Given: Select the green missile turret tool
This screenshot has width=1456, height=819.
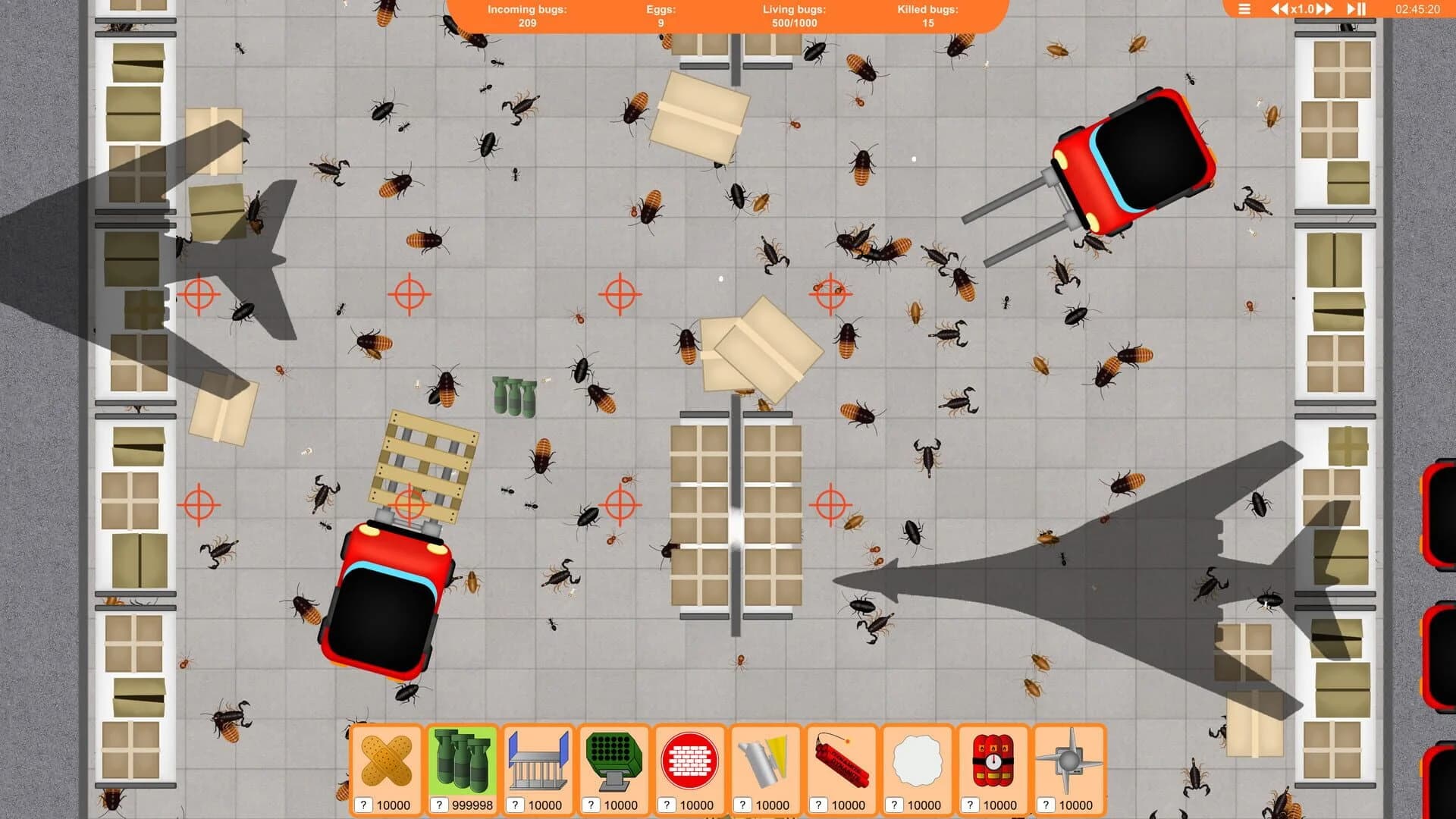Looking at the screenshot, I should (x=615, y=762).
